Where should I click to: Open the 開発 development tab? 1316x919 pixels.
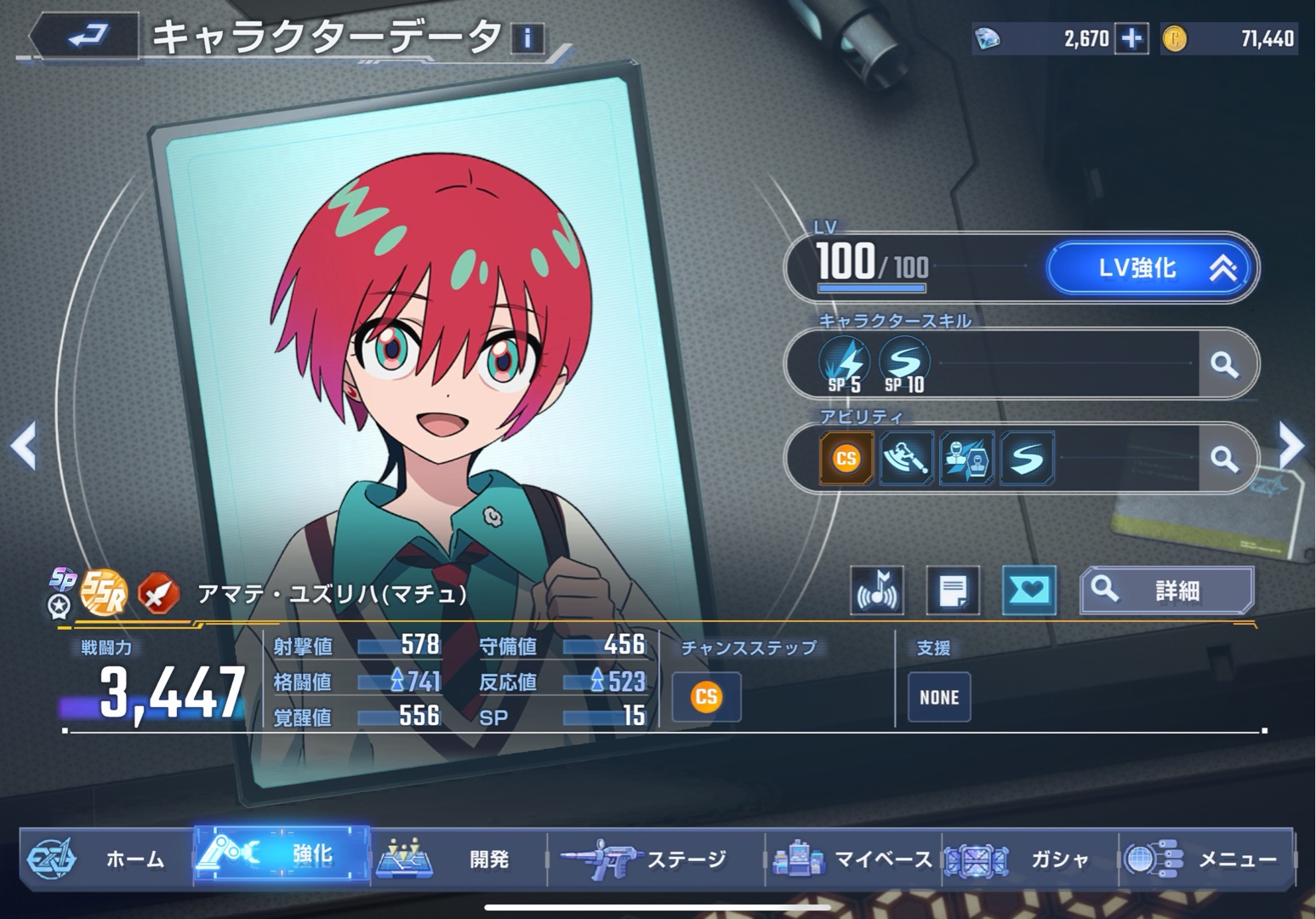[458, 859]
